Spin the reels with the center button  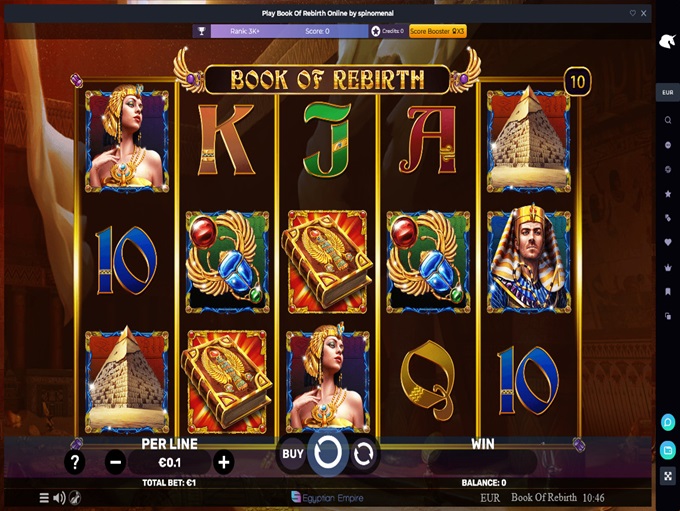tap(327, 452)
